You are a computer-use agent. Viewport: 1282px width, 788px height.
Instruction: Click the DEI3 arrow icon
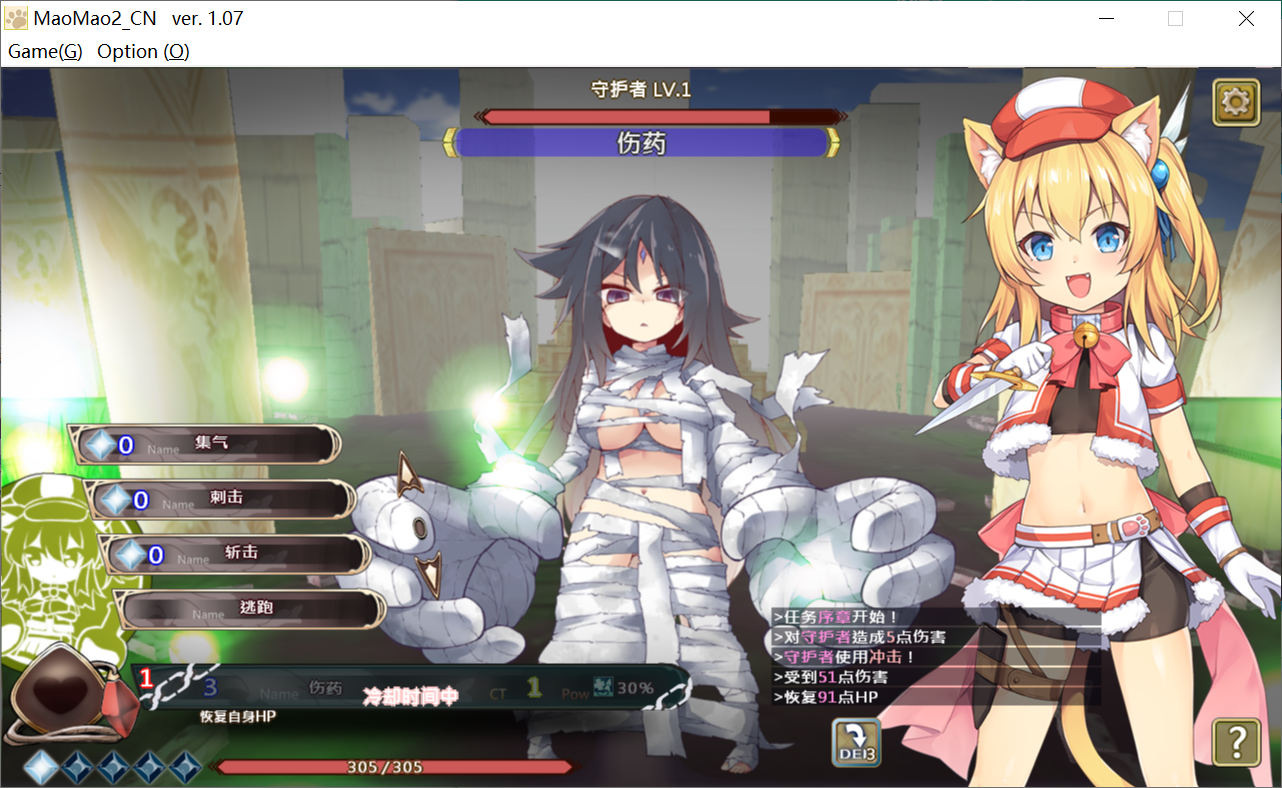tap(856, 743)
